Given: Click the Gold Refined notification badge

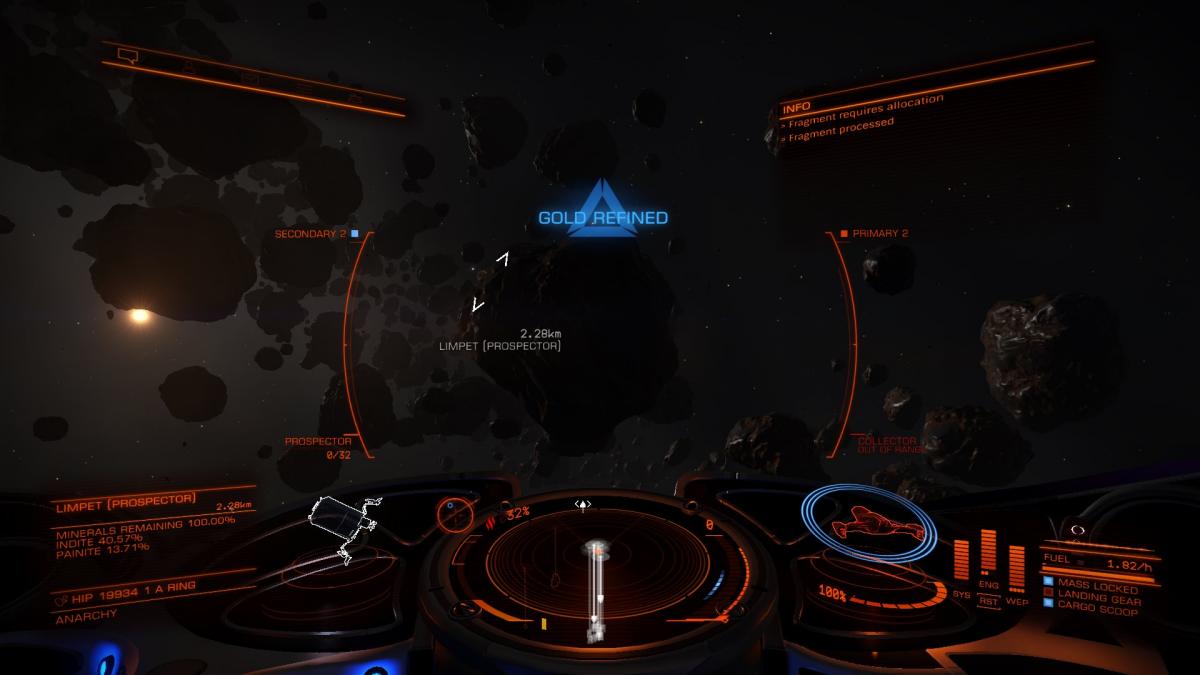Looking at the screenshot, I should [603, 212].
